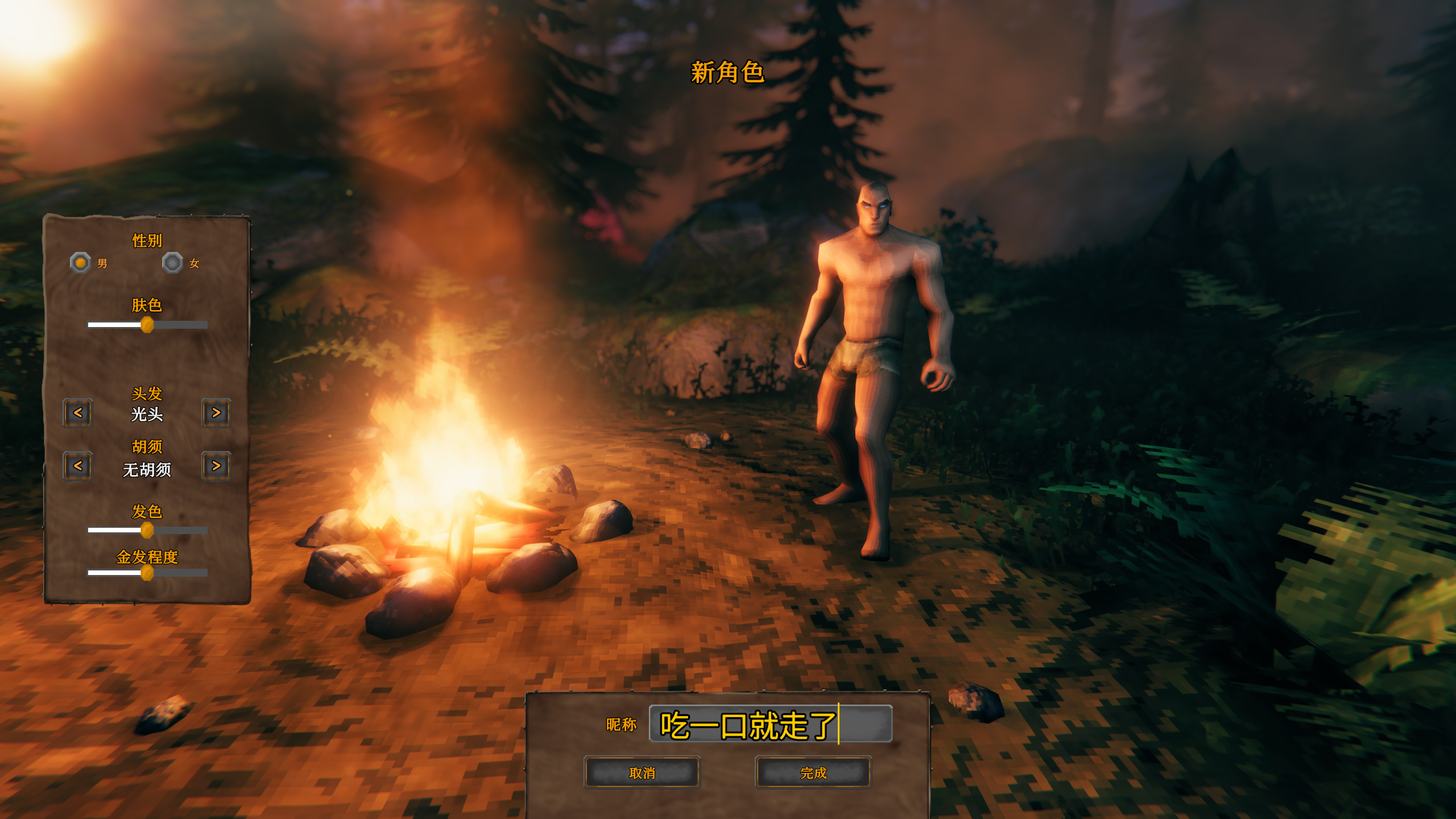
Task: Choose the 女 (female) gender option
Action: click(x=172, y=263)
